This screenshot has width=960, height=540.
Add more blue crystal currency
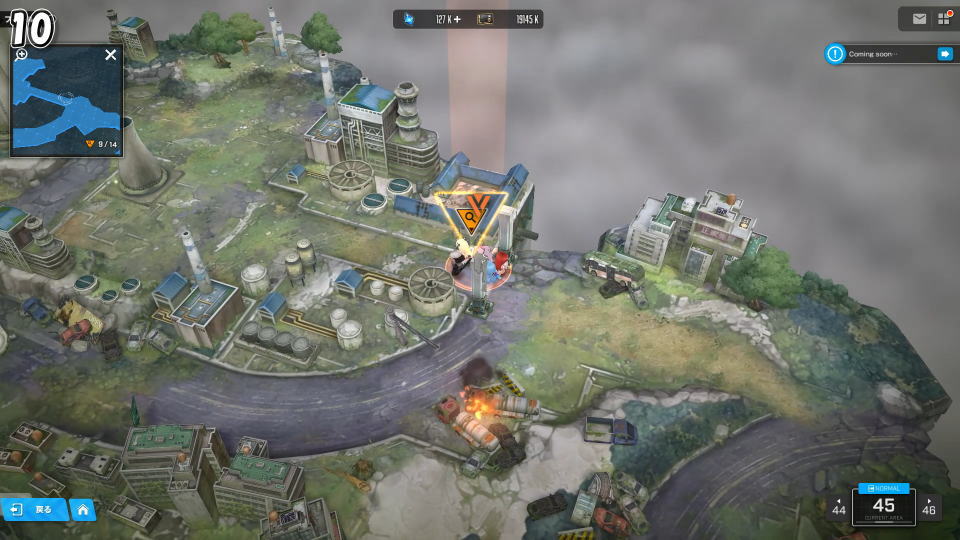[456, 19]
